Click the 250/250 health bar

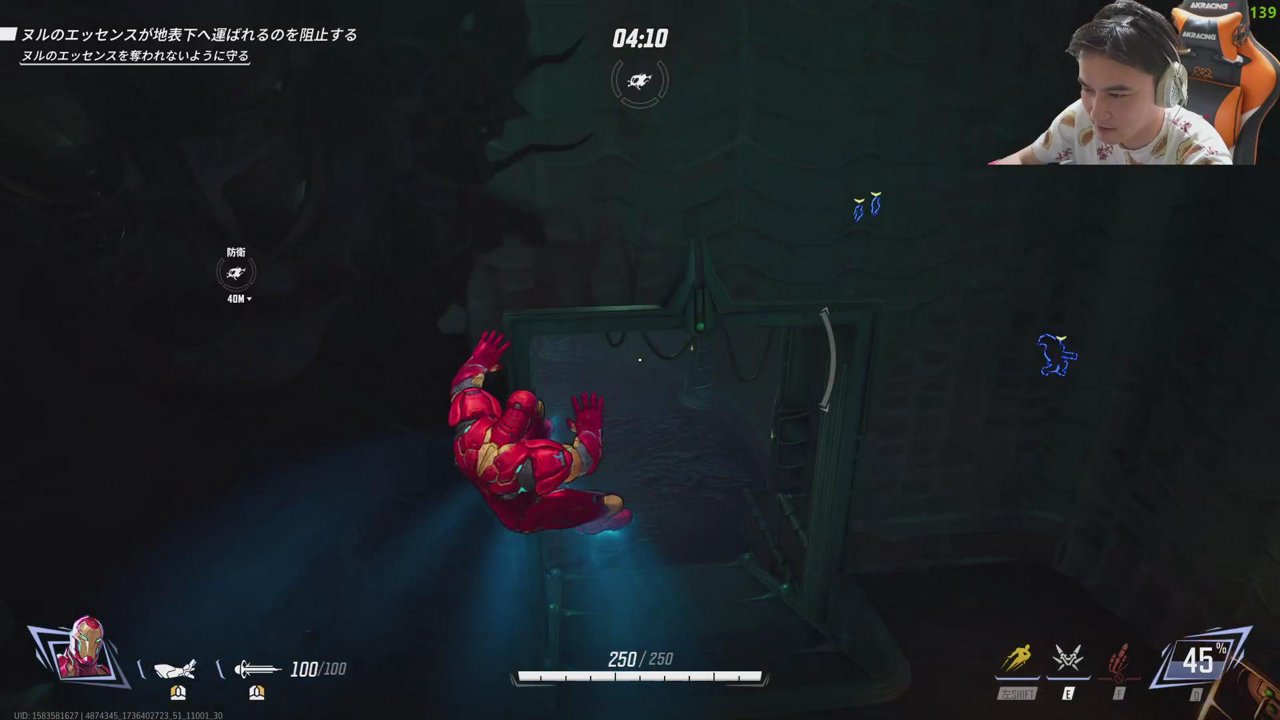[x=639, y=675]
